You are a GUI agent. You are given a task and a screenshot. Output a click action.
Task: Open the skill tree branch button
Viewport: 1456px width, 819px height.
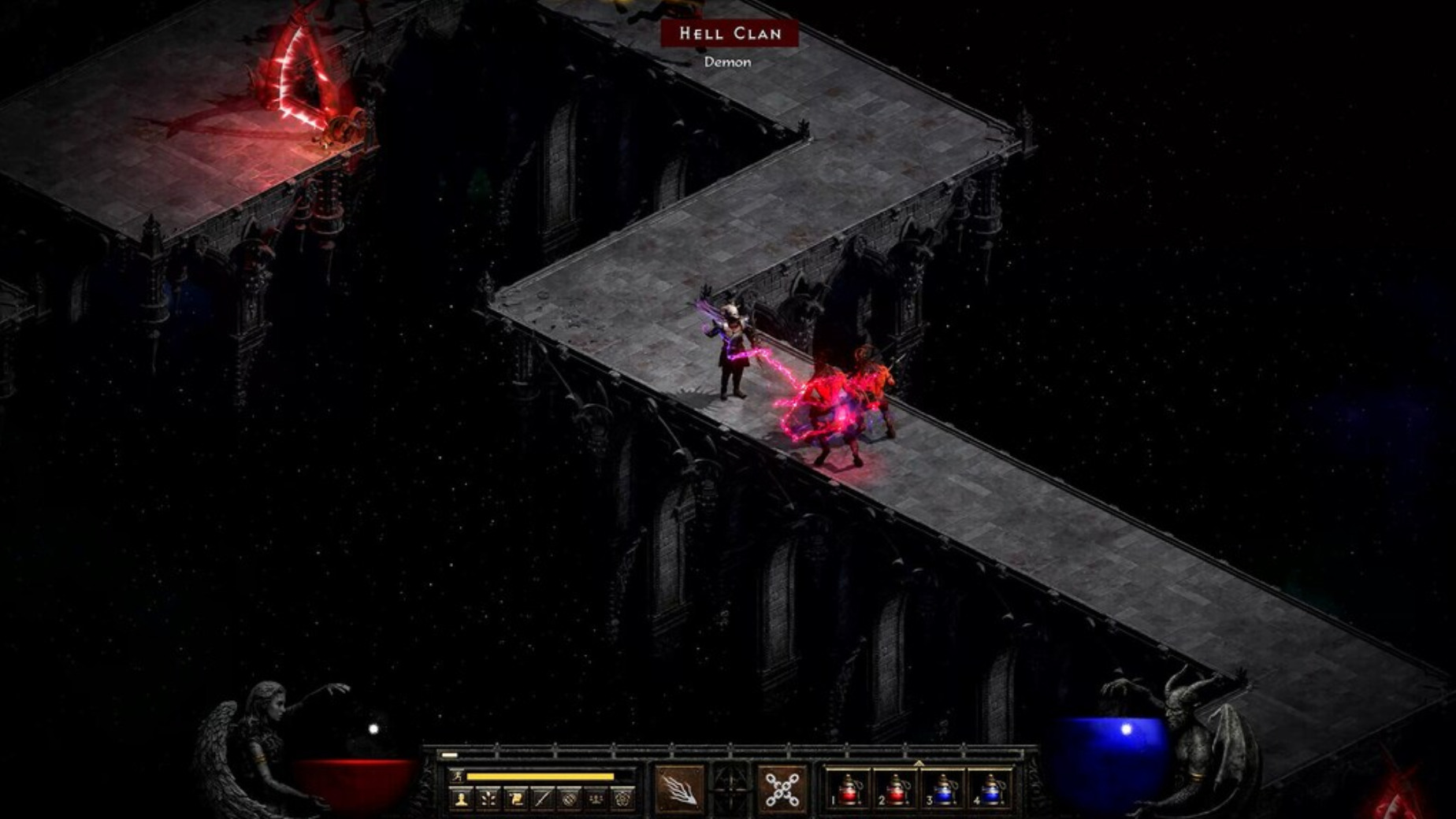coord(488,799)
